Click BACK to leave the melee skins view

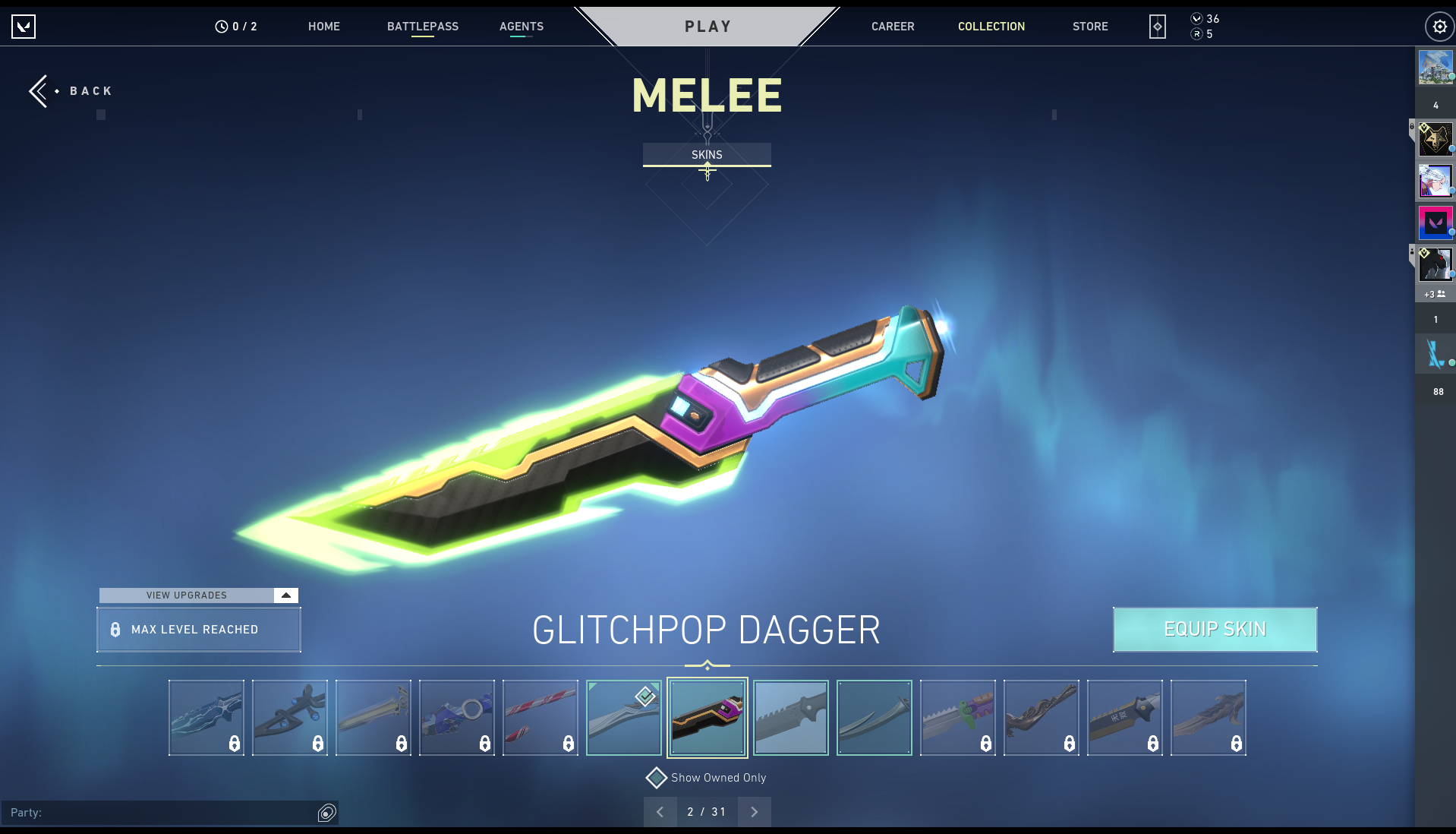point(71,90)
